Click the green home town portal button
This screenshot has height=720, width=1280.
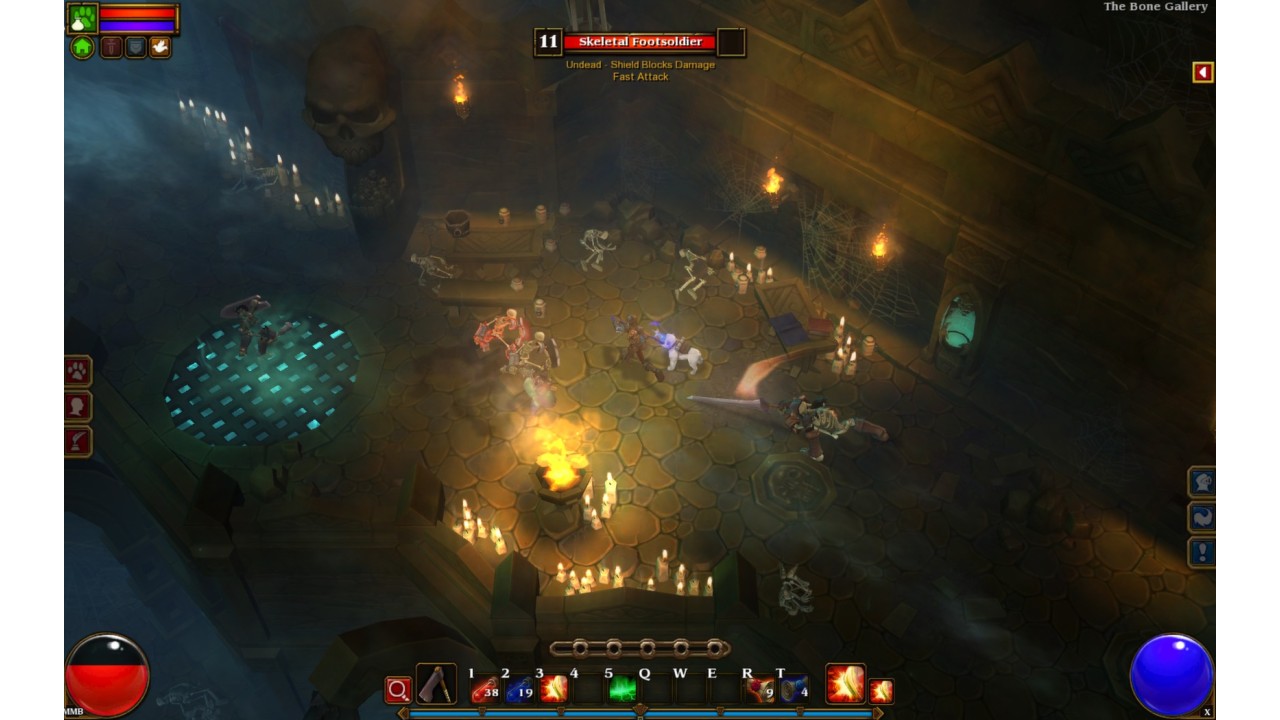click(82, 47)
